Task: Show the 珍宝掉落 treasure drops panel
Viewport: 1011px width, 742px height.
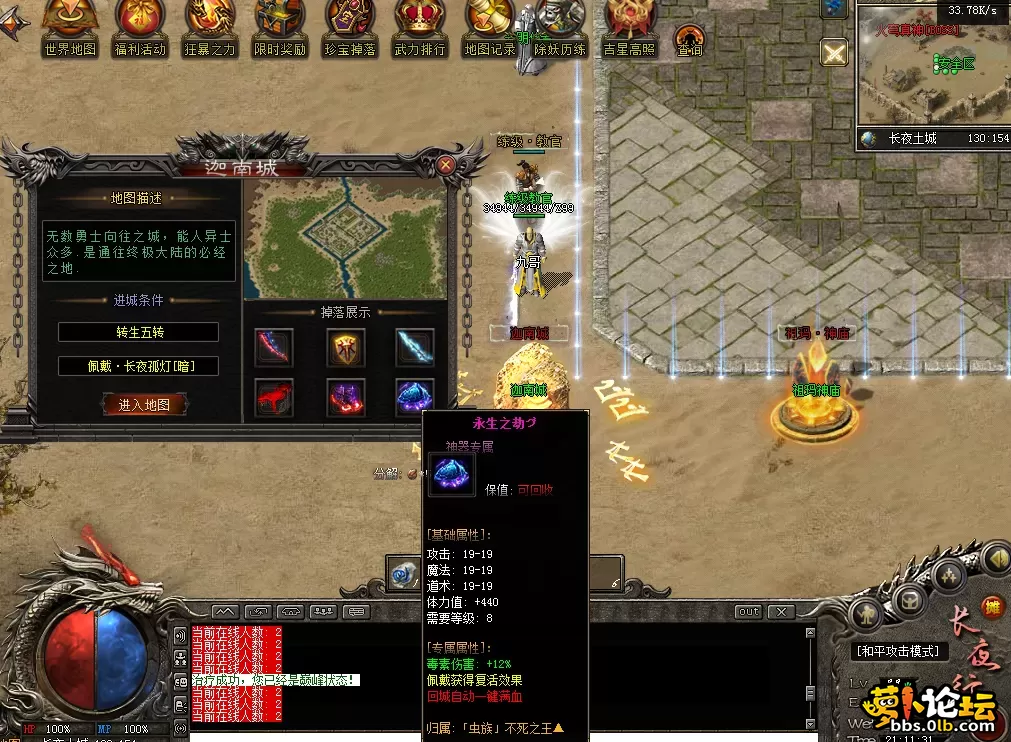Action: pyautogui.click(x=349, y=27)
